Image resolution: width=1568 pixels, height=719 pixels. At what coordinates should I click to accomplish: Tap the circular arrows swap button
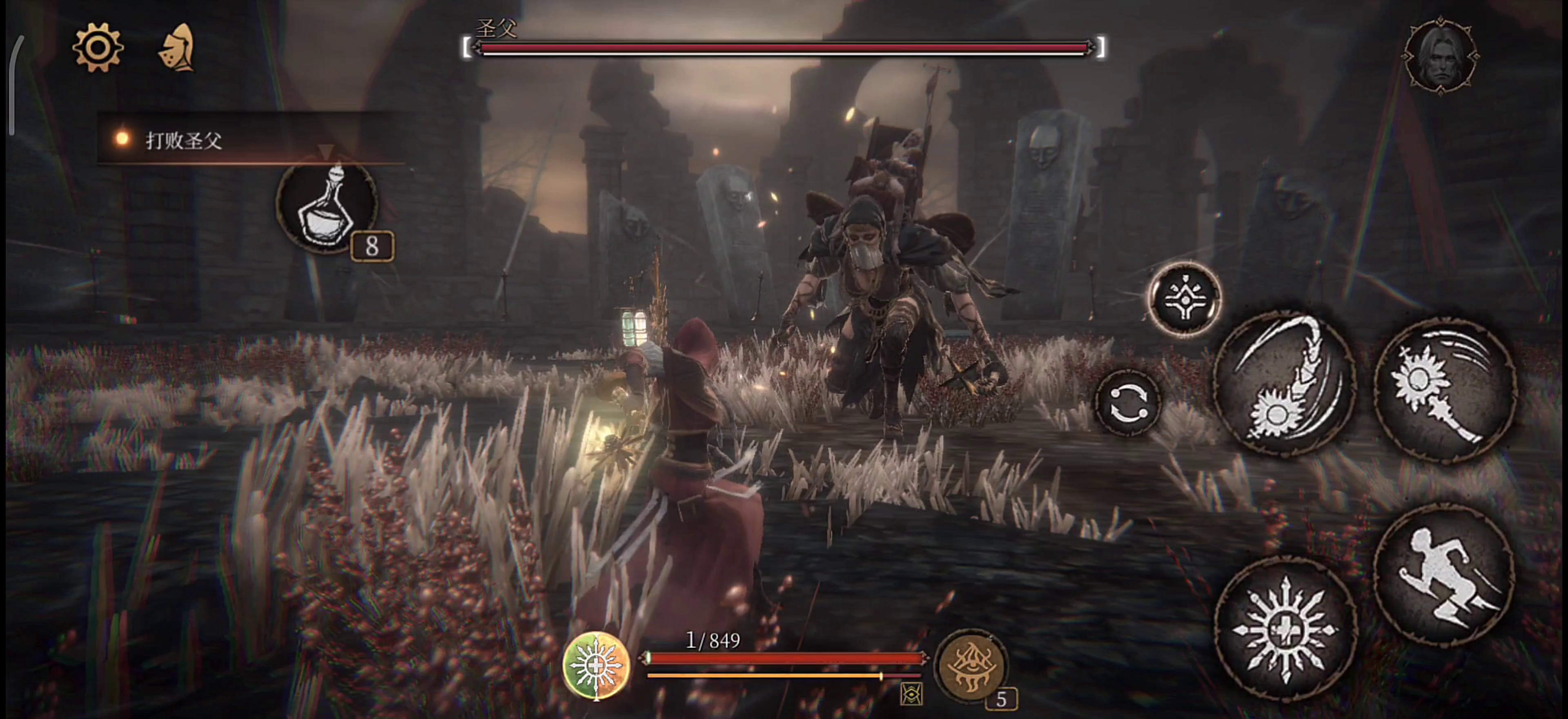click(x=1127, y=403)
